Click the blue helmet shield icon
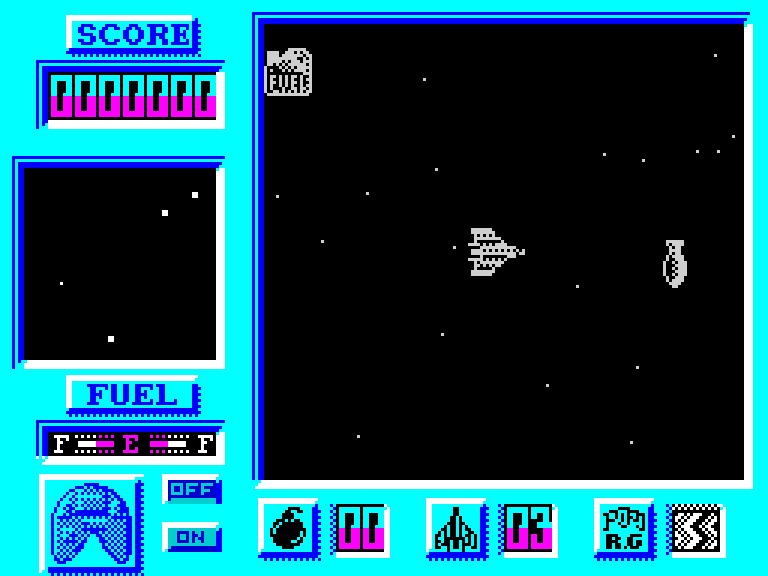 (x=91, y=522)
